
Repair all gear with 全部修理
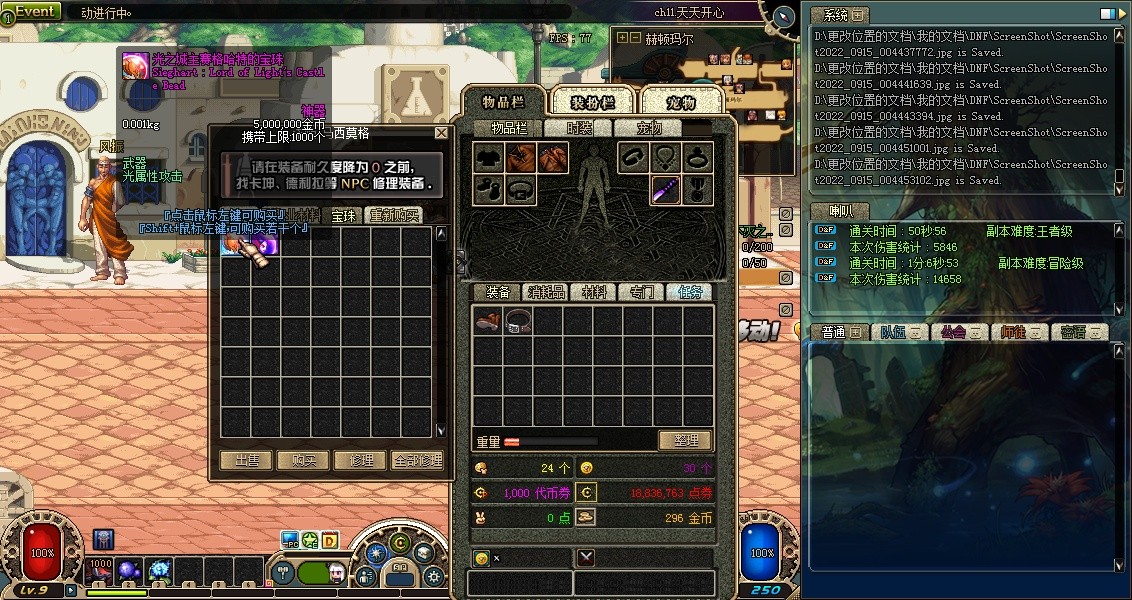[418, 460]
